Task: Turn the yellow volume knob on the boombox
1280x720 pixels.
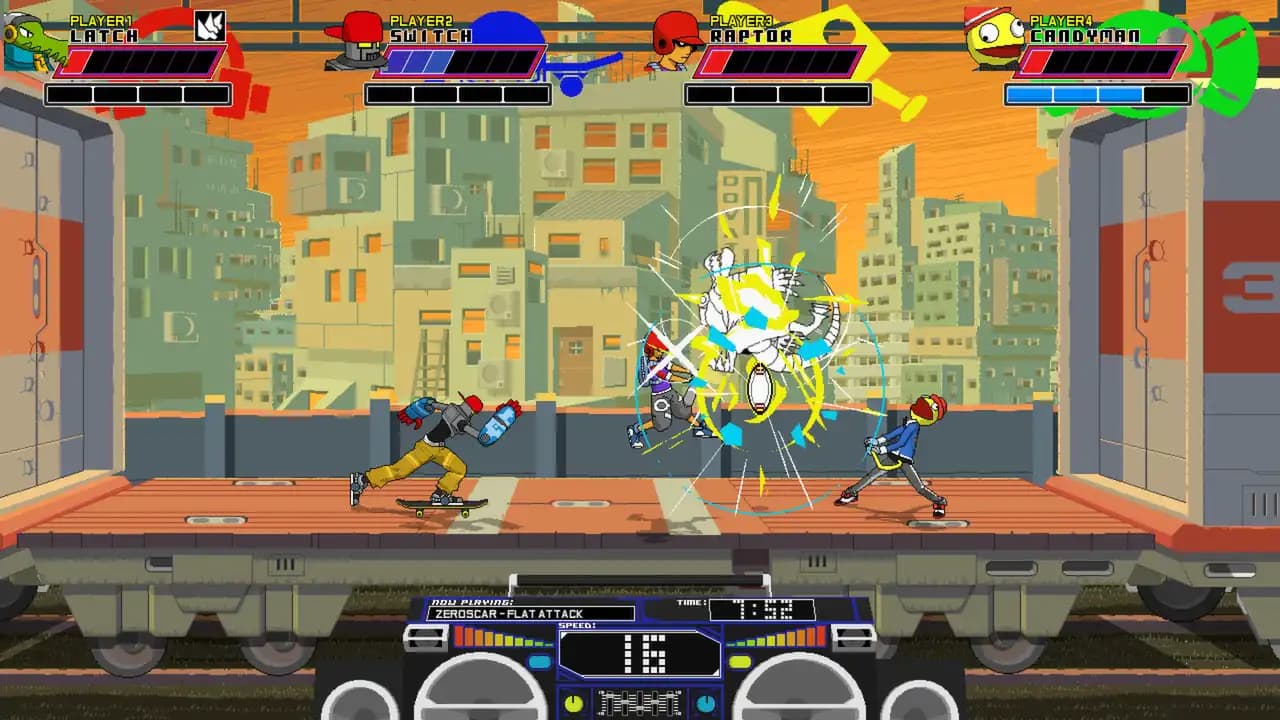Action: click(x=572, y=702)
